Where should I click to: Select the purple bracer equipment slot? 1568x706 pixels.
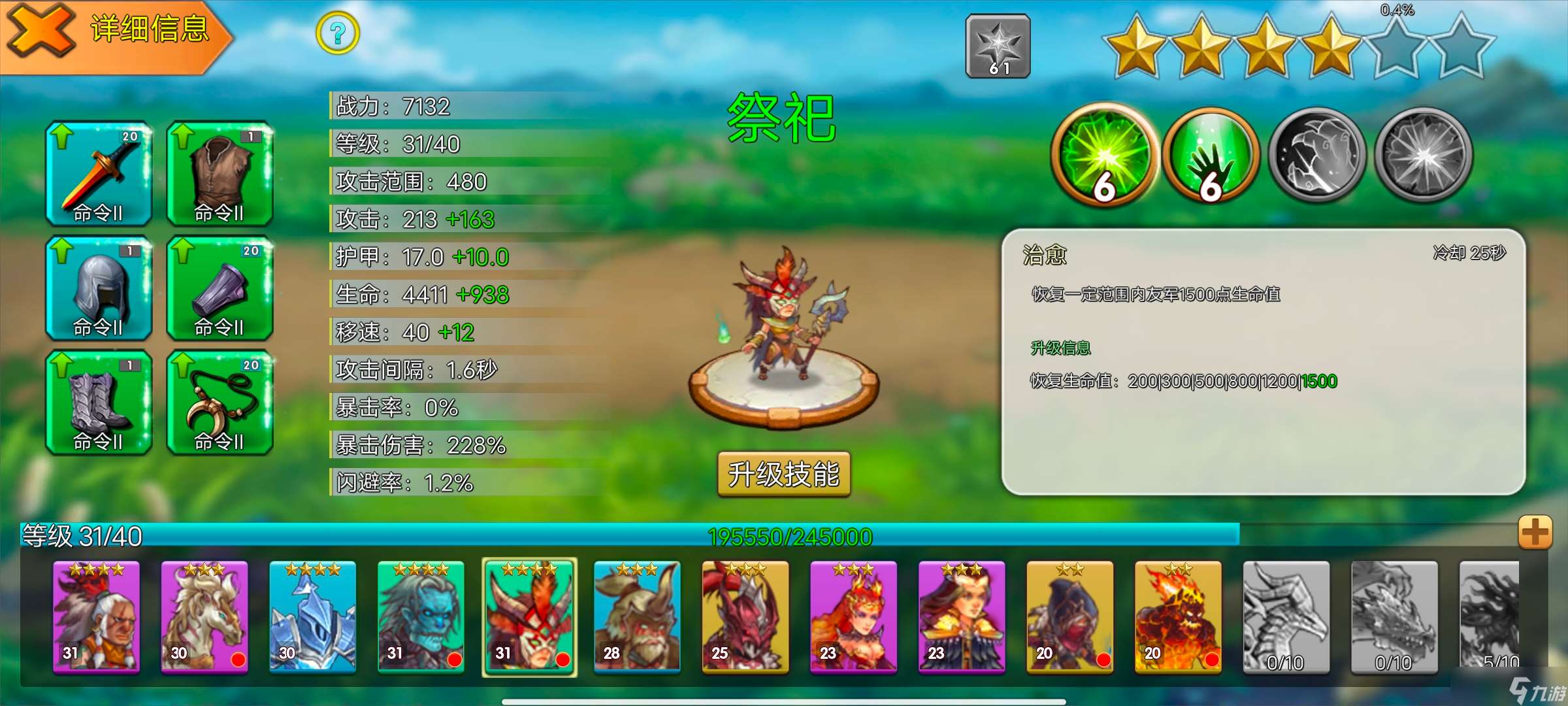coord(220,288)
